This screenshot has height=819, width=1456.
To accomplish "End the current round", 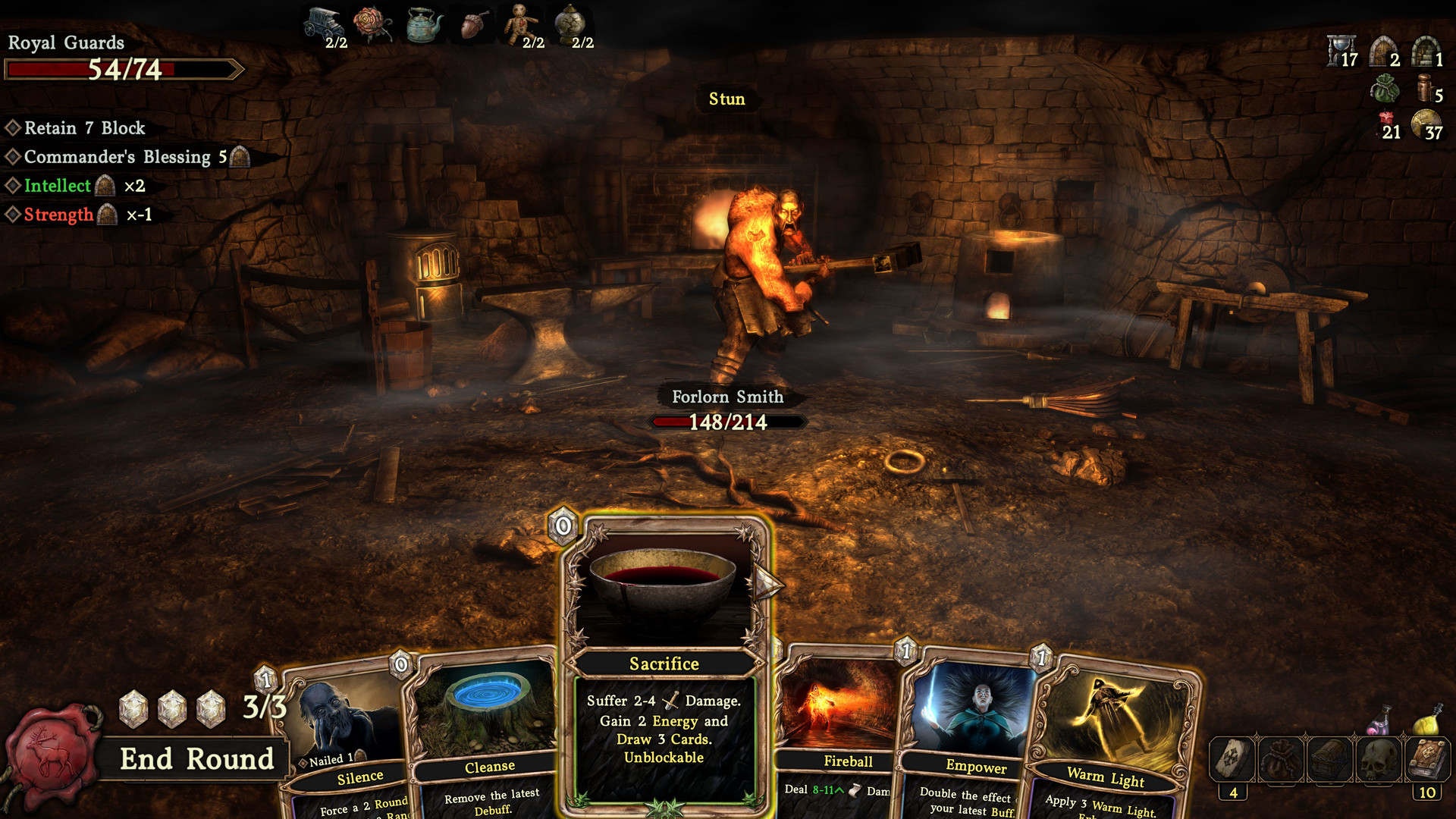I will pyautogui.click(x=196, y=759).
